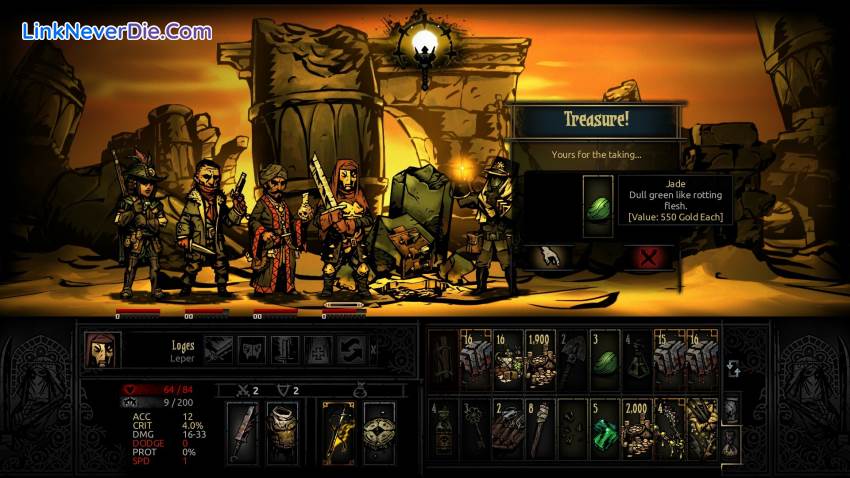This screenshot has width=850, height=478.
Task: Pick the stack of 8 torches
Action: tap(540, 428)
